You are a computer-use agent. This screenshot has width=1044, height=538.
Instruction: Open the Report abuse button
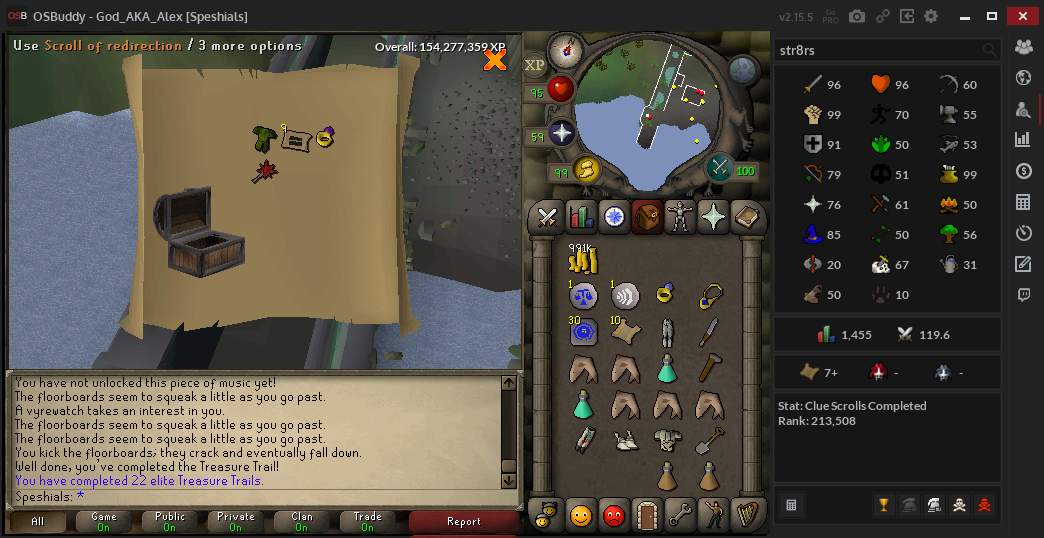[x=463, y=521]
